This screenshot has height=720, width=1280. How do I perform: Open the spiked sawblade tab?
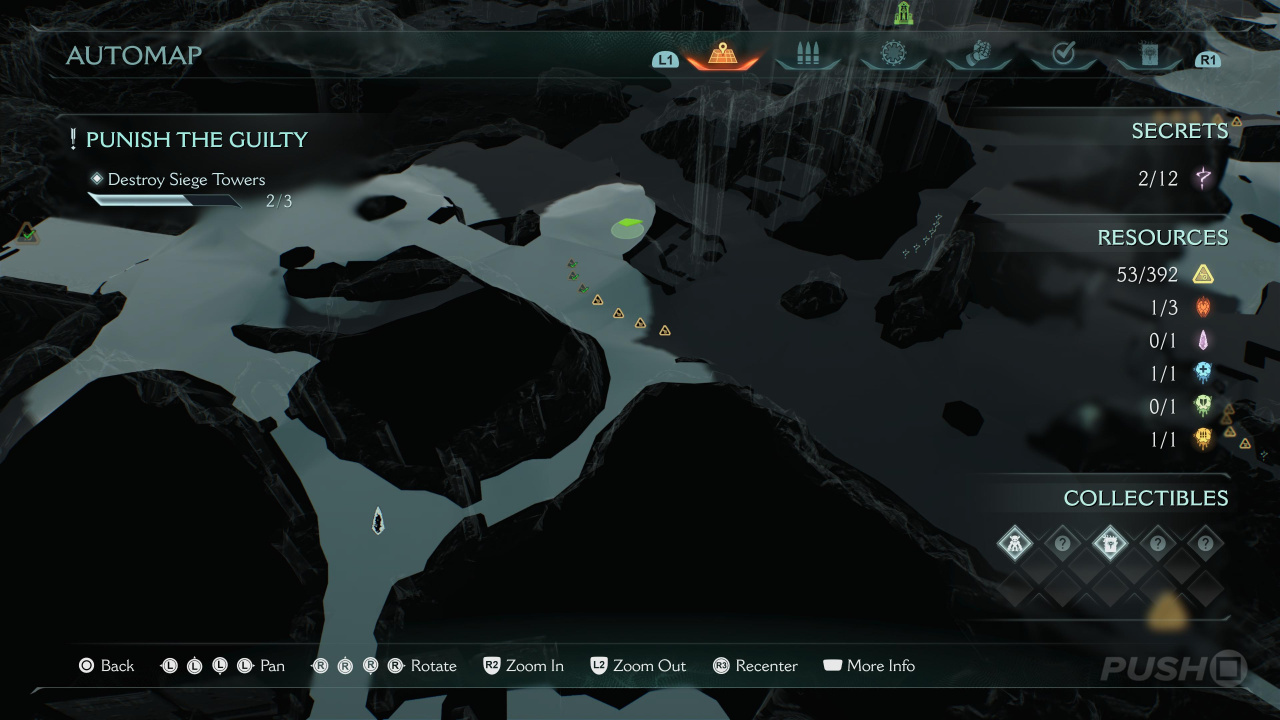pyautogui.click(x=893, y=54)
